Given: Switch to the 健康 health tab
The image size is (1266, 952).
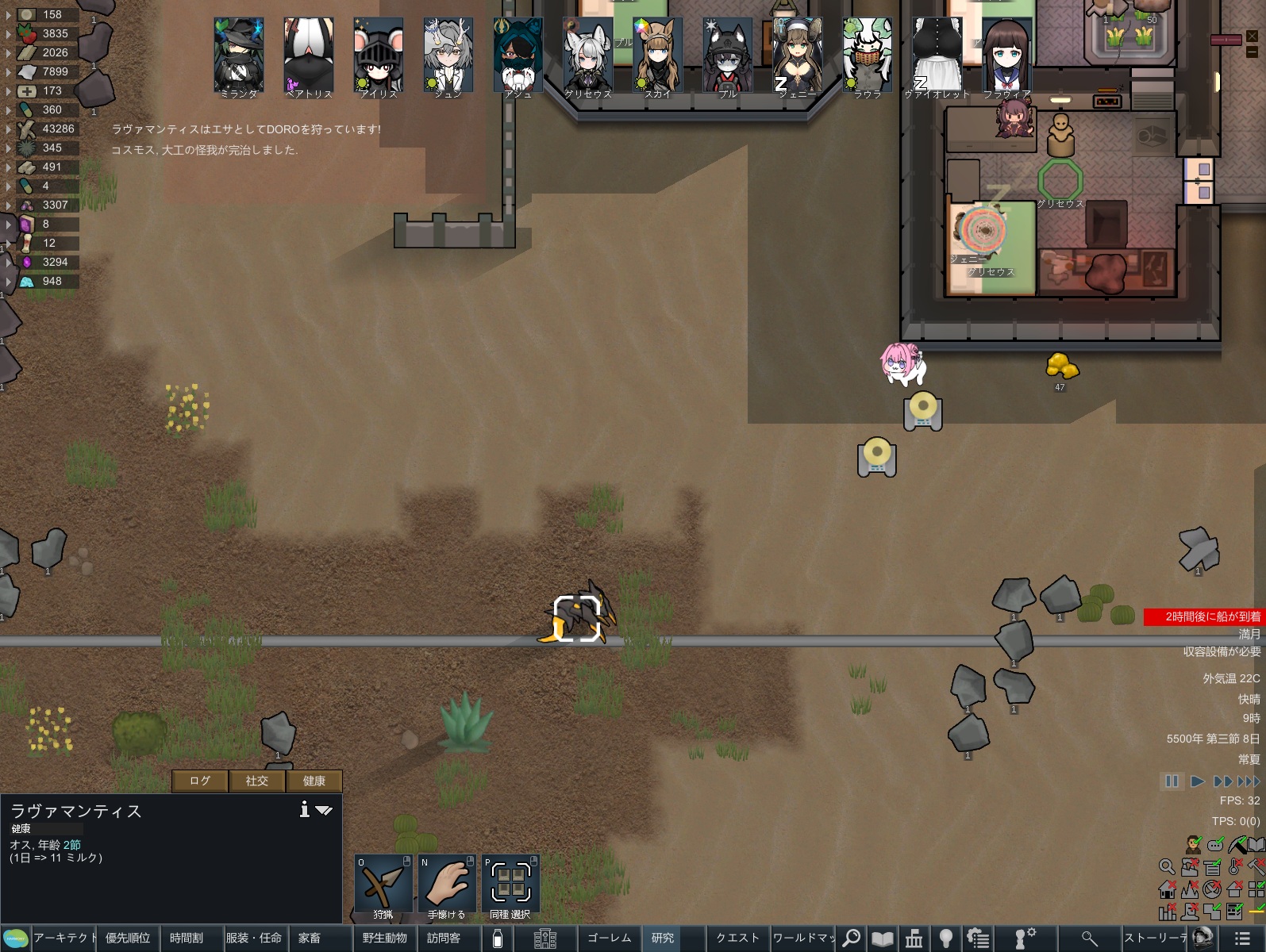Looking at the screenshot, I should point(314,781).
